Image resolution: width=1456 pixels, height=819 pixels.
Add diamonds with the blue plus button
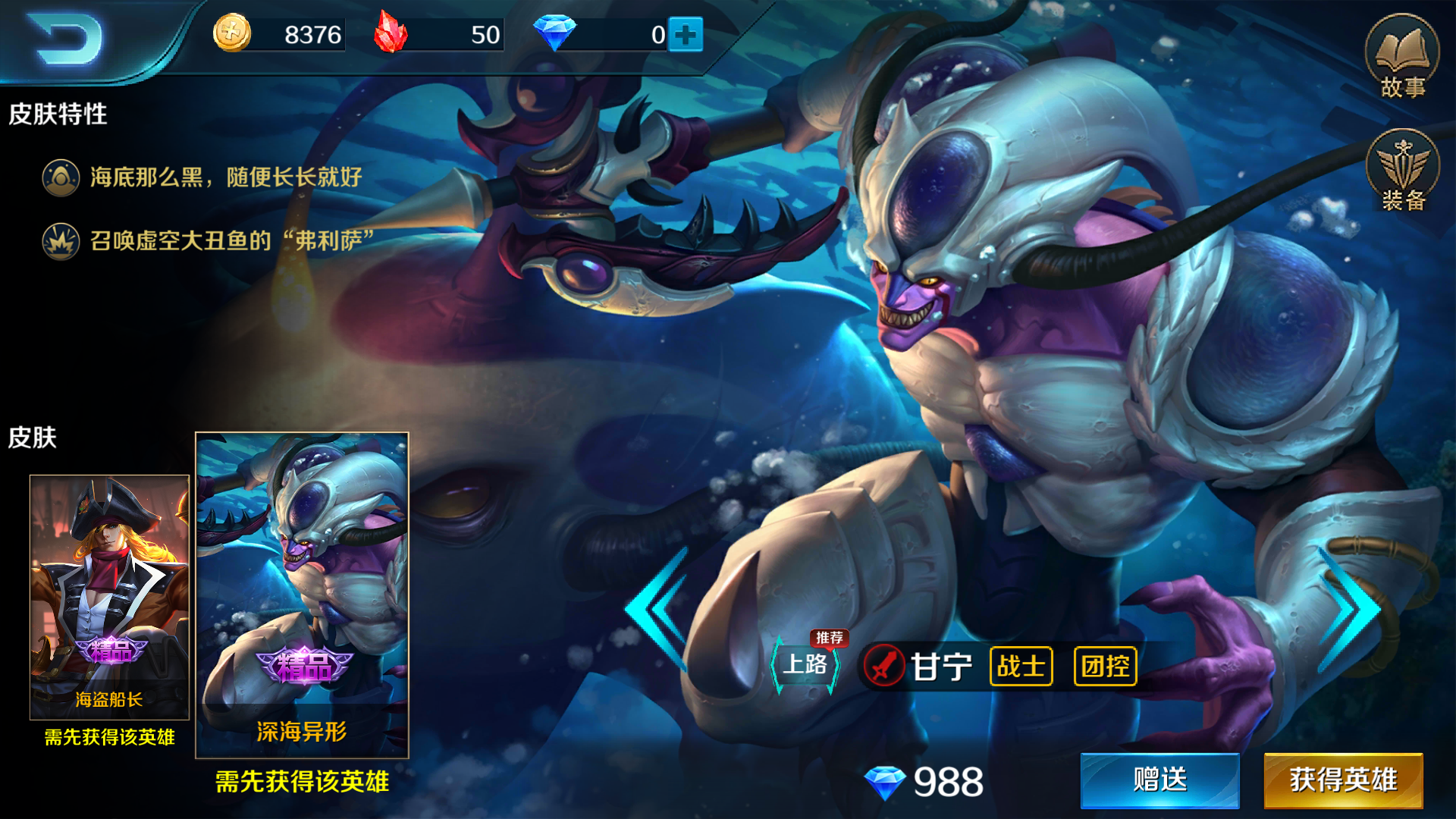[686, 35]
